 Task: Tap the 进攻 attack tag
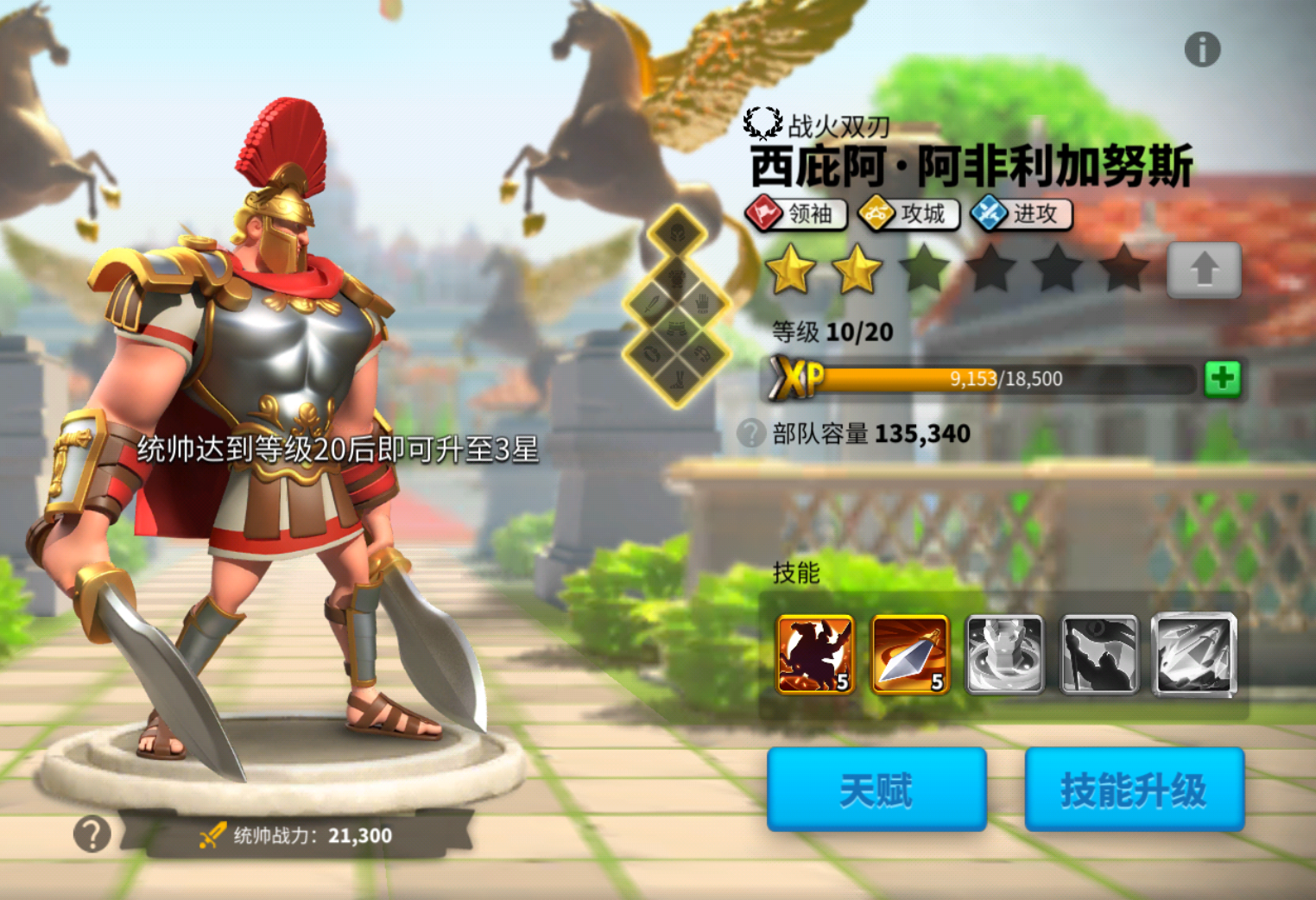click(x=1021, y=213)
